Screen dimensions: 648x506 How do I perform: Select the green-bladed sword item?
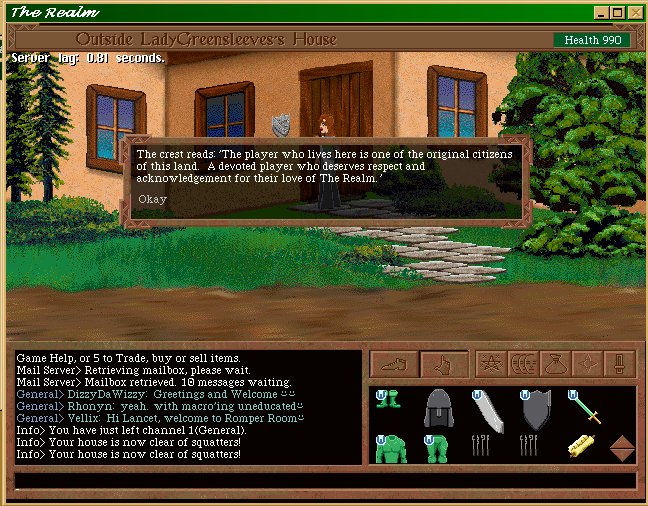coord(584,408)
